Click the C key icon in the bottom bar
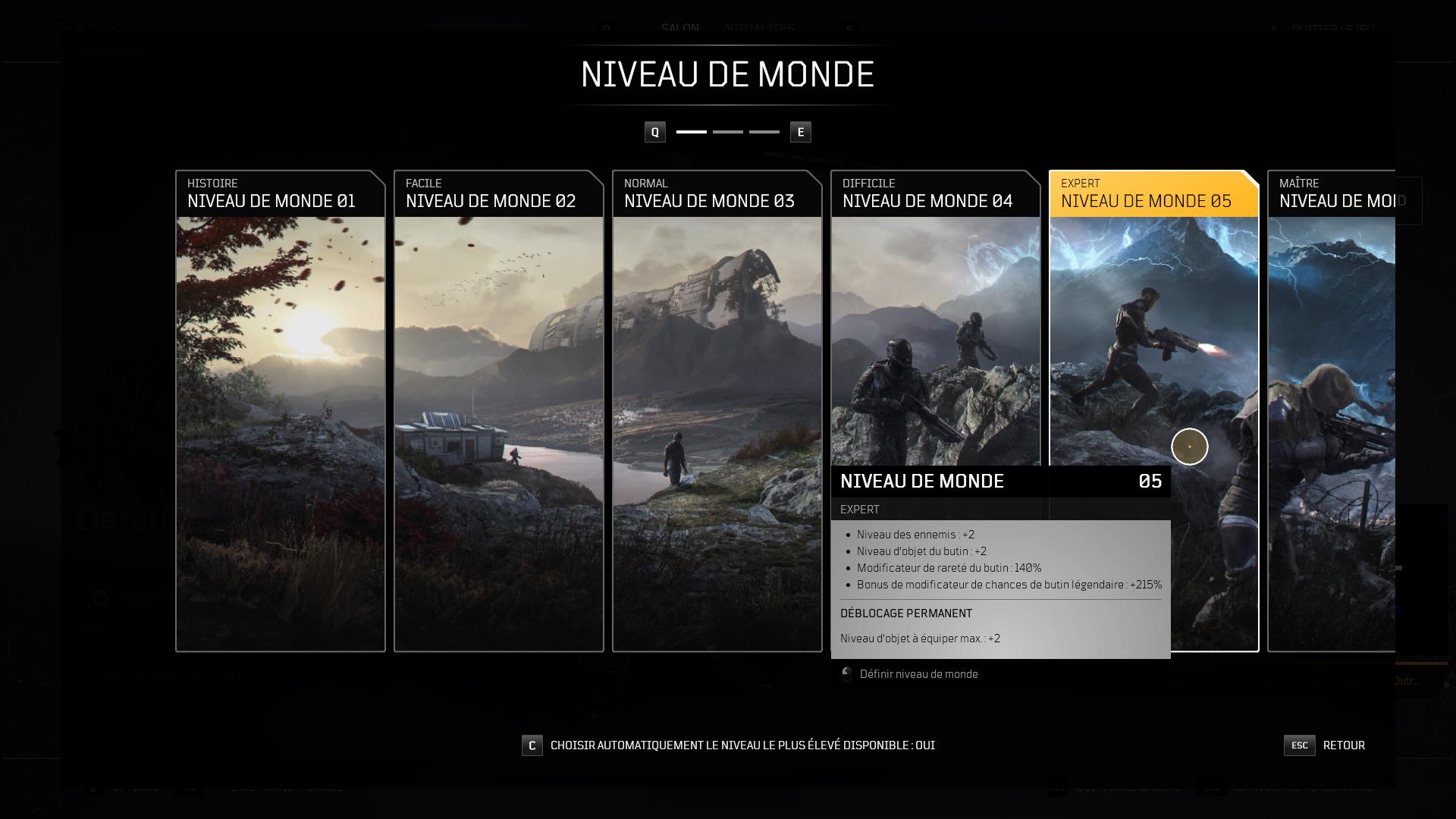The image size is (1456, 819). click(531, 745)
